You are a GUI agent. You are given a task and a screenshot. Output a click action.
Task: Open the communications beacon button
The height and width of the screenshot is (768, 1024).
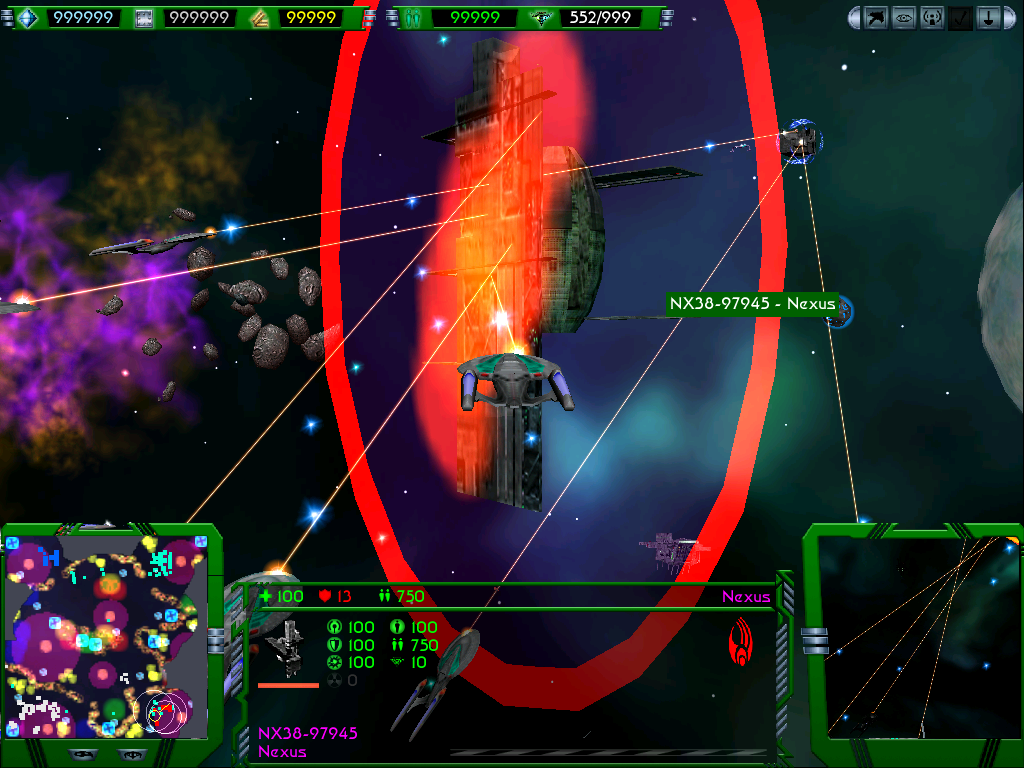point(933,17)
